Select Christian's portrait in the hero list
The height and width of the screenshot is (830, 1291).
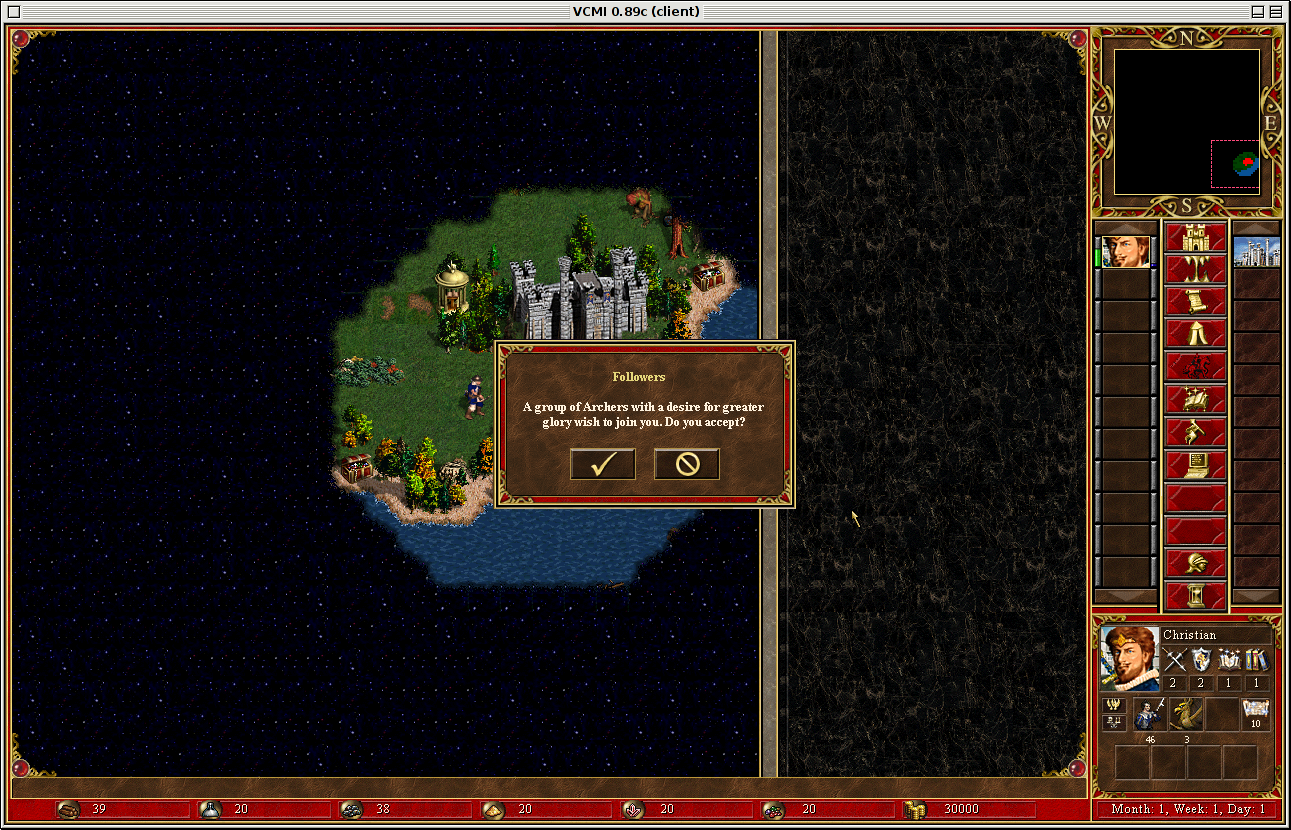click(x=1126, y=252)
